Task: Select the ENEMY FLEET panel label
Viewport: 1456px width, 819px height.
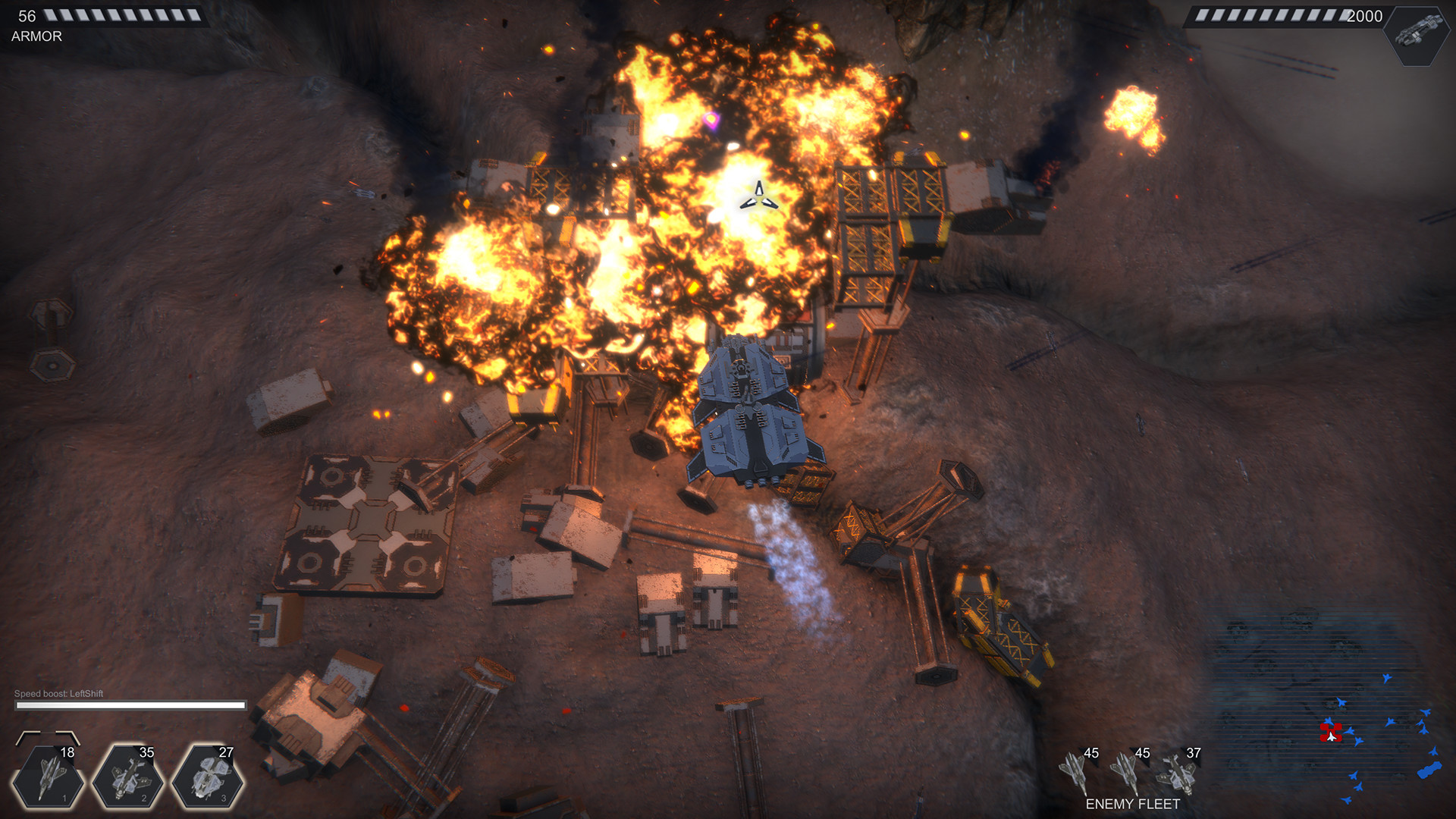Action: coord(1133,802)
